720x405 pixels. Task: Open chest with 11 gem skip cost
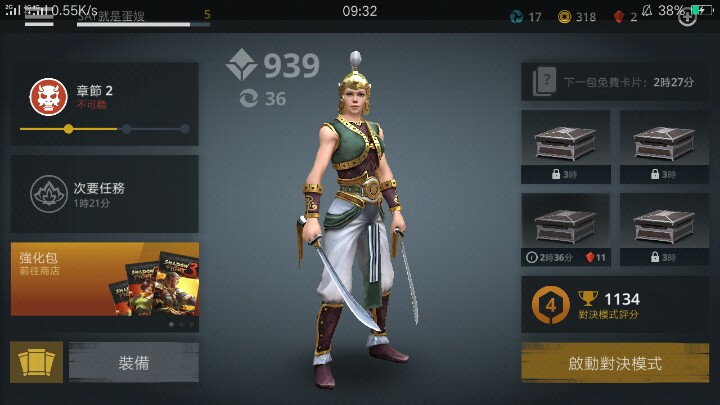565,229
